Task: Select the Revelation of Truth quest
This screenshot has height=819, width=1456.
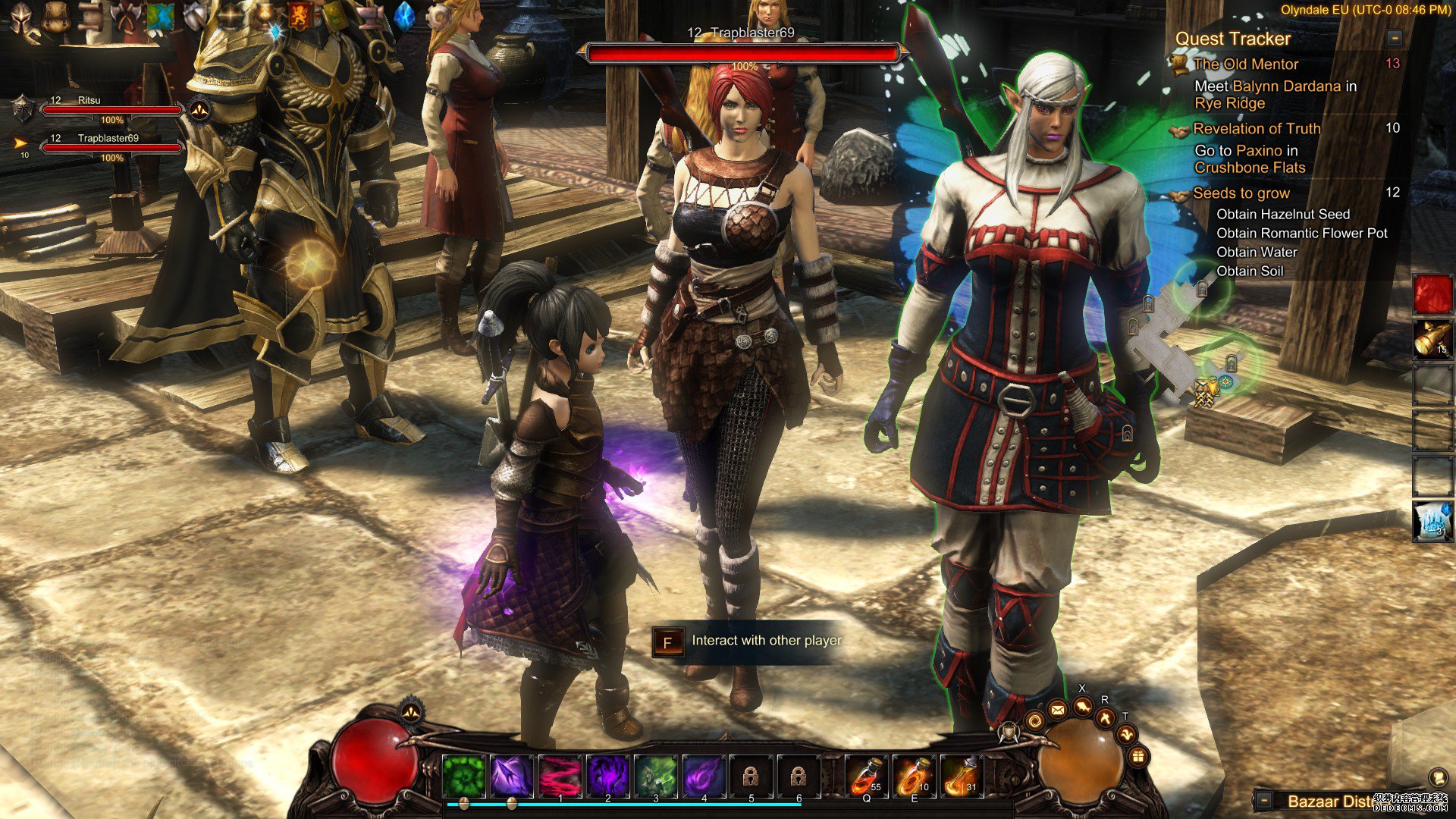Action: pyautogui.click(x=1256, y=129)
